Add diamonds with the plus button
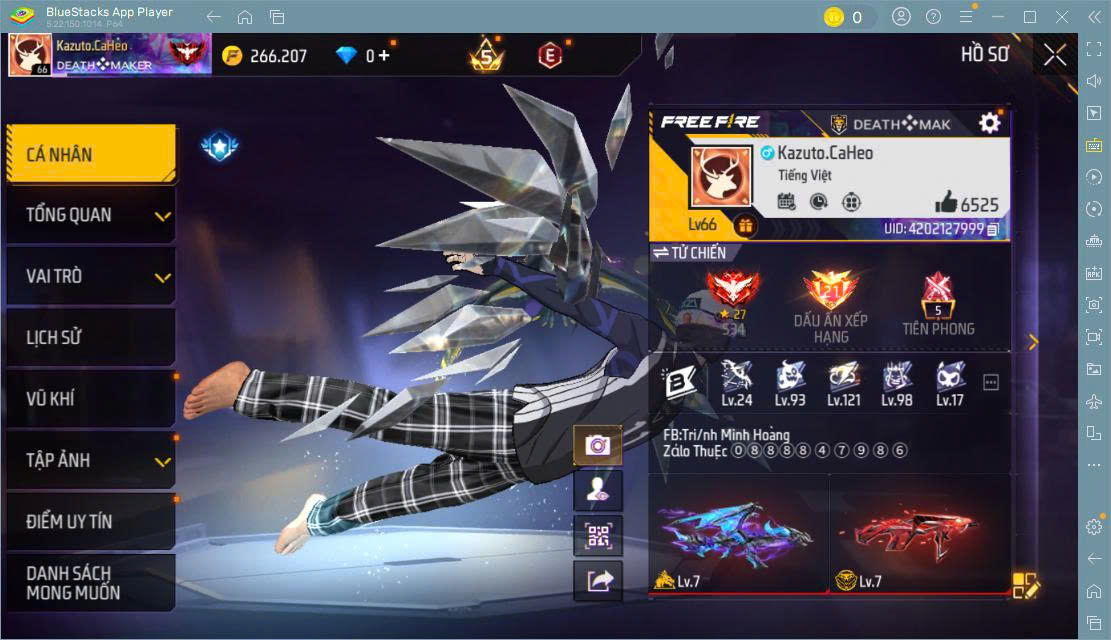 383,56
